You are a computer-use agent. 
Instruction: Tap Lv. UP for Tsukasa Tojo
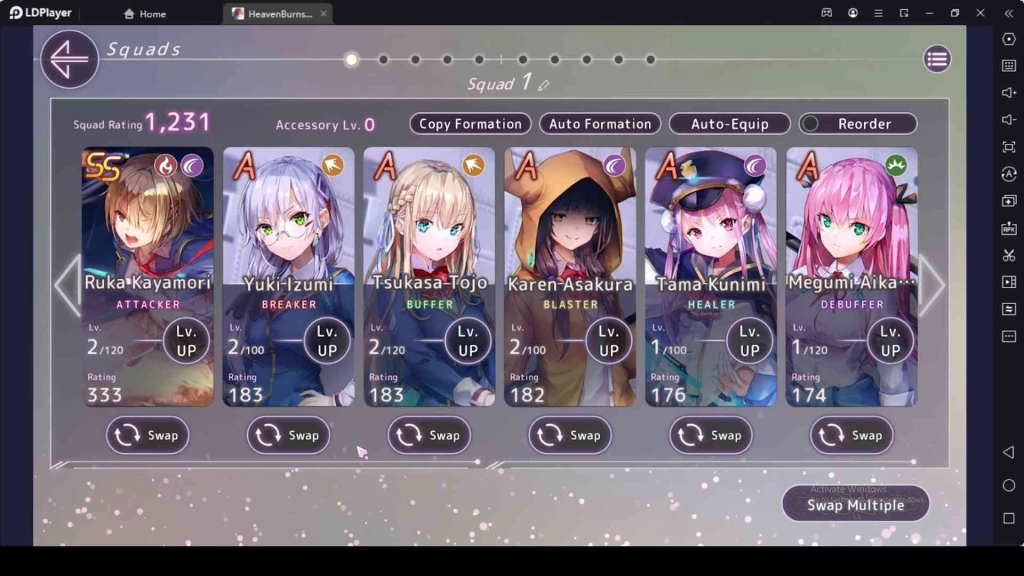tap(468, 341)
